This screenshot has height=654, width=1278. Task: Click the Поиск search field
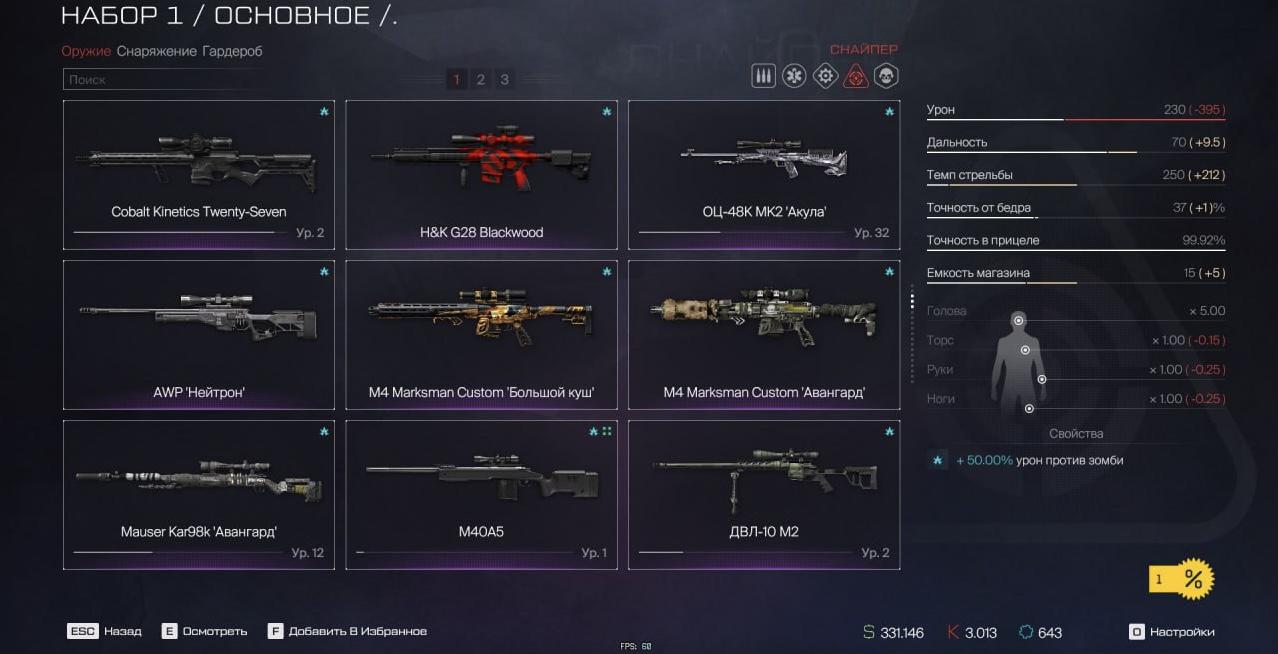[250, 80]
